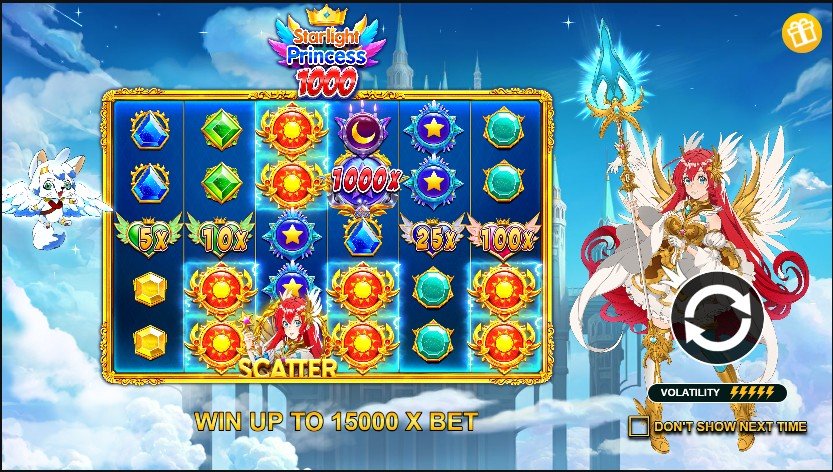Click the circular arrows spin button
Viewport: 833px width, 472px height.
click(x=718, y=321)
